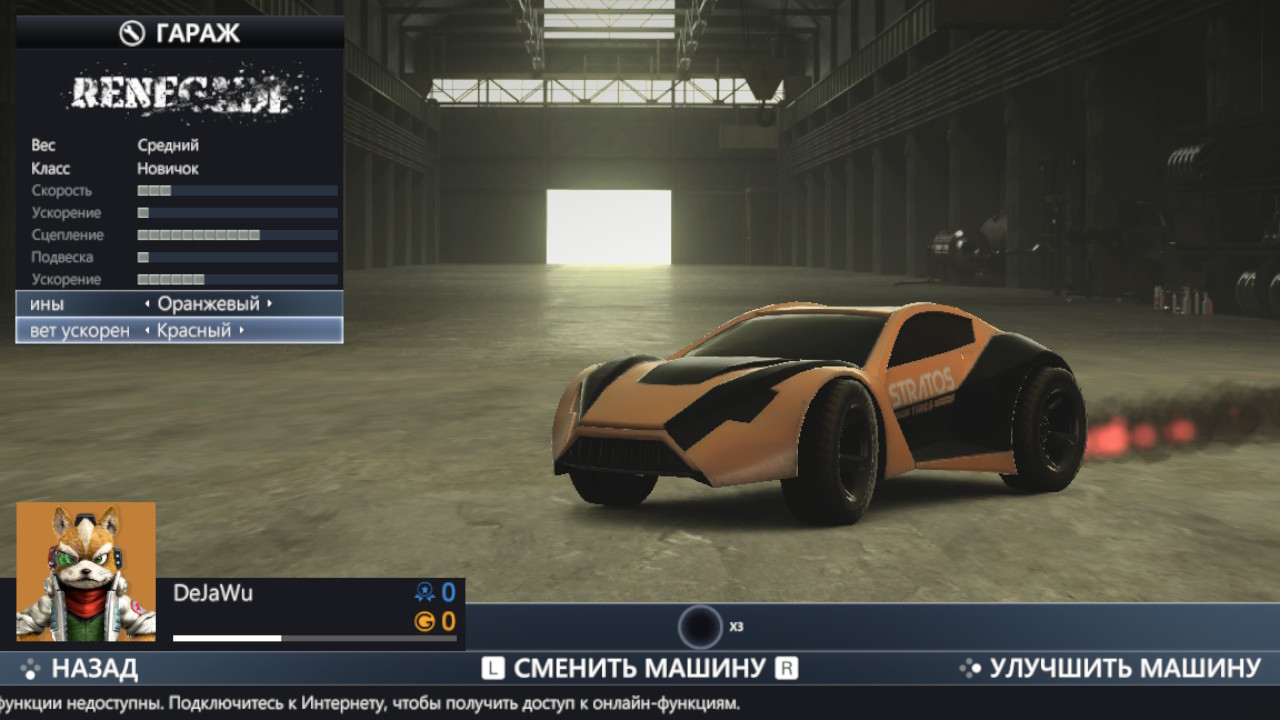Image resolution: width=1280 pixels, height=720 pixels.
Task: Select the next color after Оранжевый
Action: coord(269,304)
